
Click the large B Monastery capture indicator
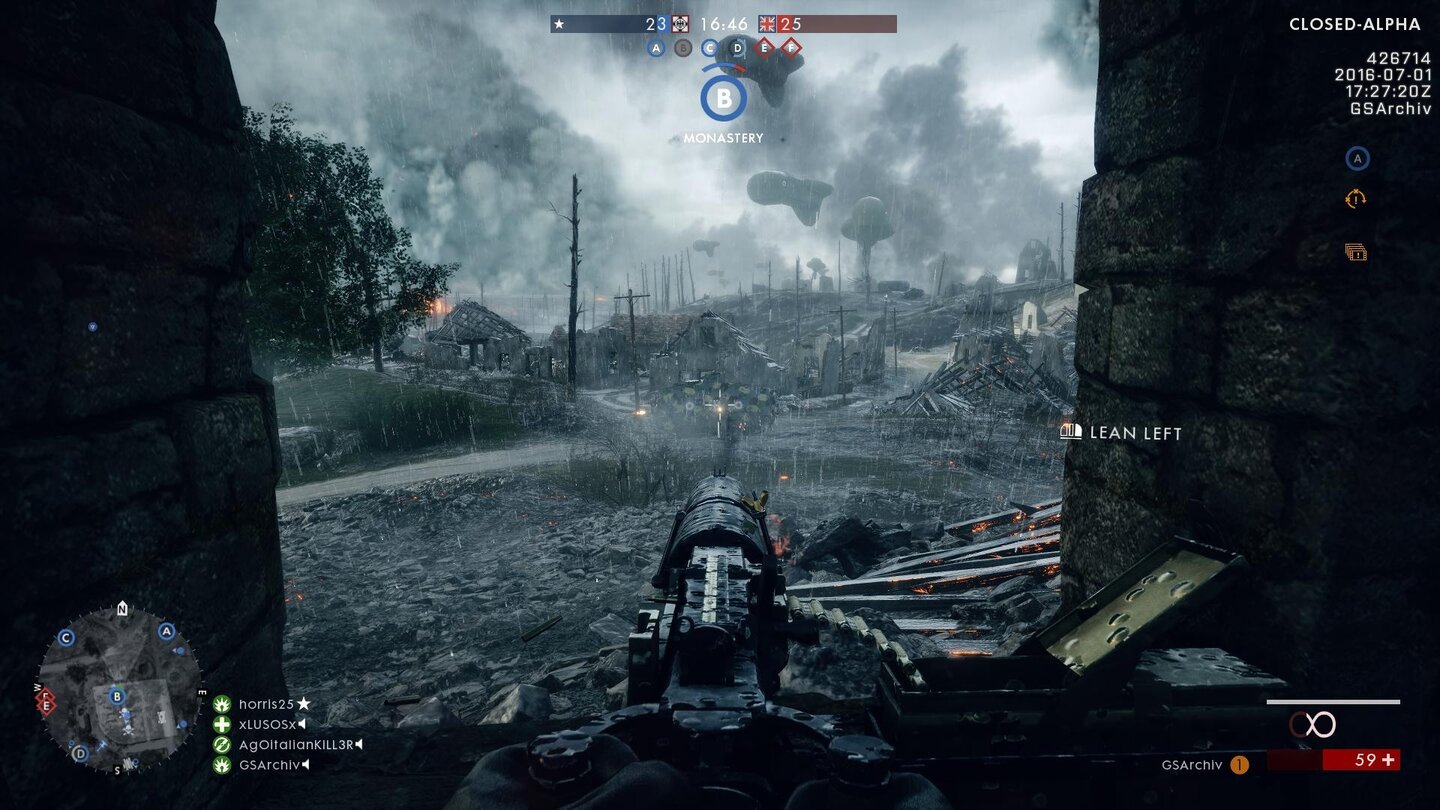pyautogui.click(x=723, y=98)
